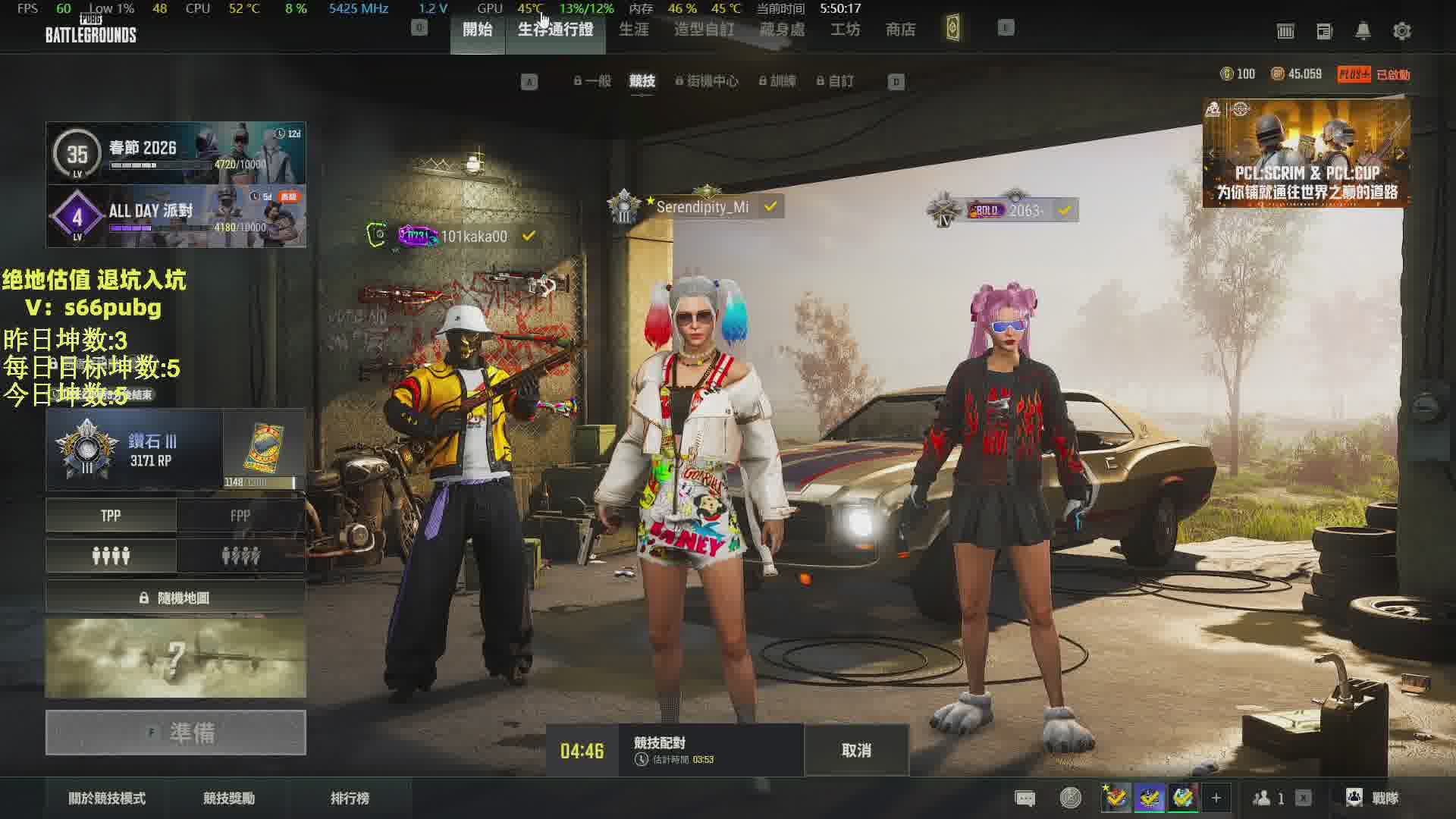Switch to the 生涯 career tab
The height and width of the screenshot is (819, 1456).
634,30
